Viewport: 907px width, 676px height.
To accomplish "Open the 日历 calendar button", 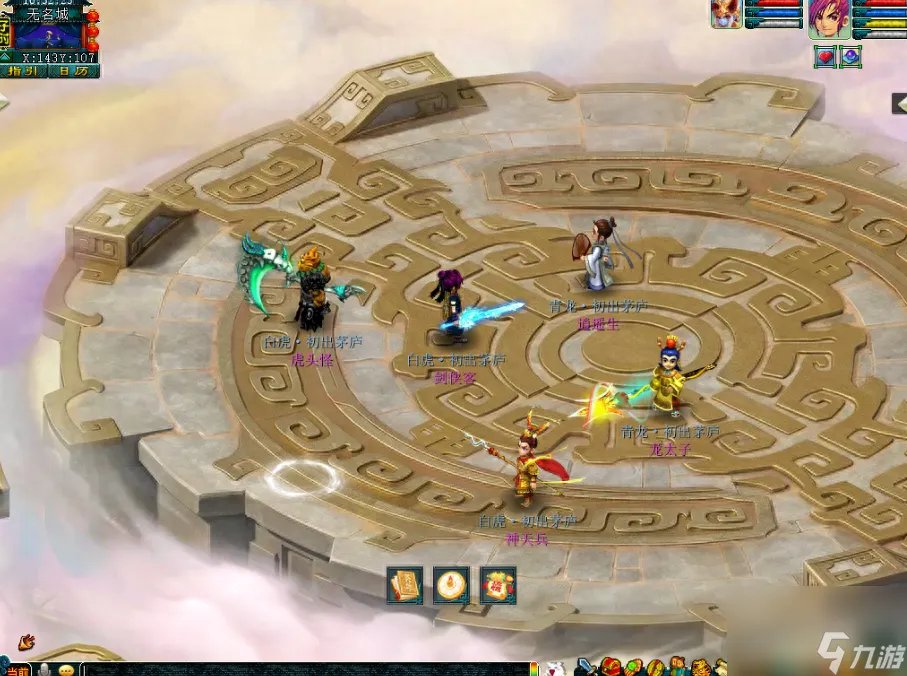I will [x=73, y=71].
